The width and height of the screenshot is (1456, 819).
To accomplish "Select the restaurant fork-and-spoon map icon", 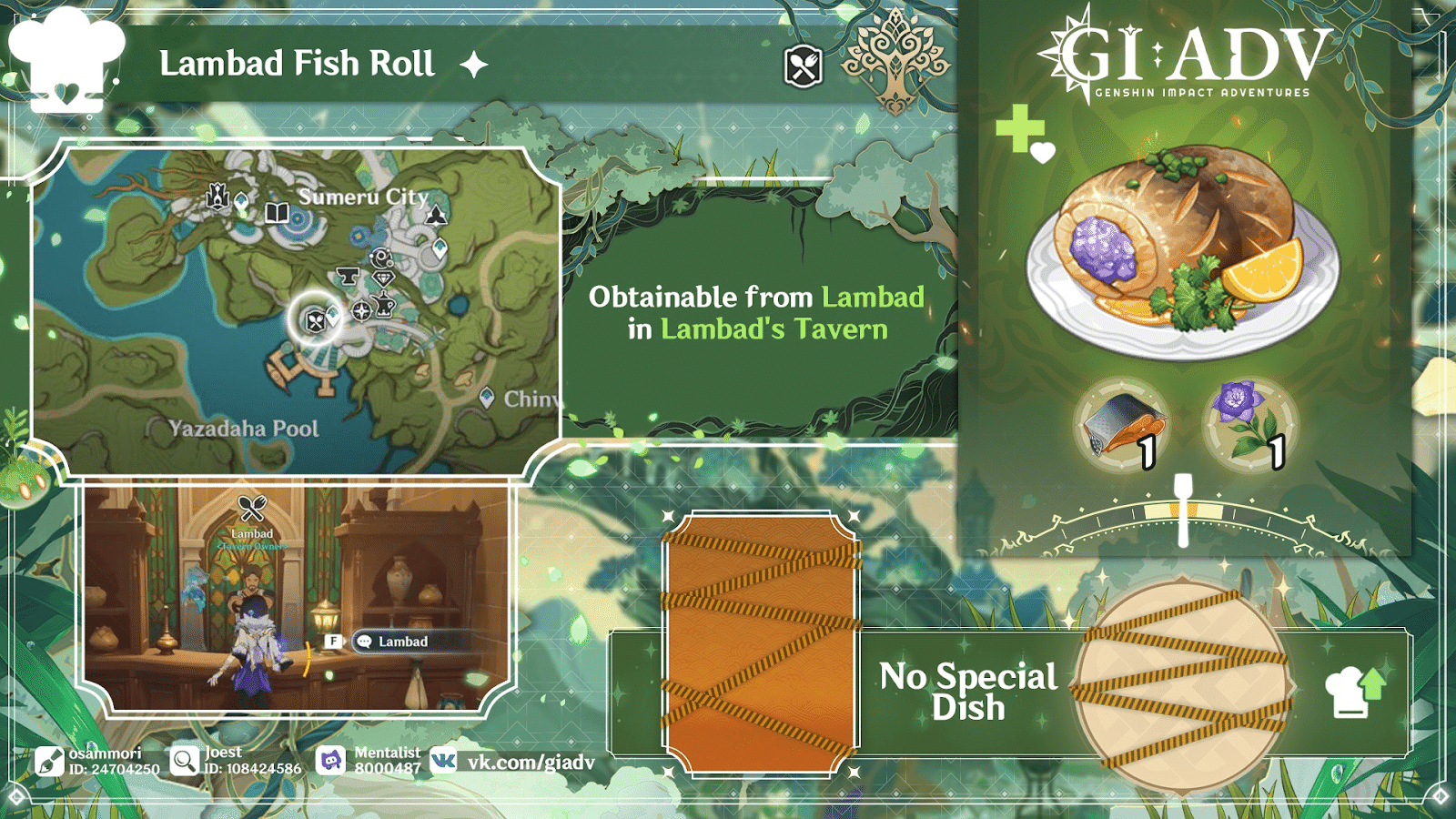I will tap(314, 323).
